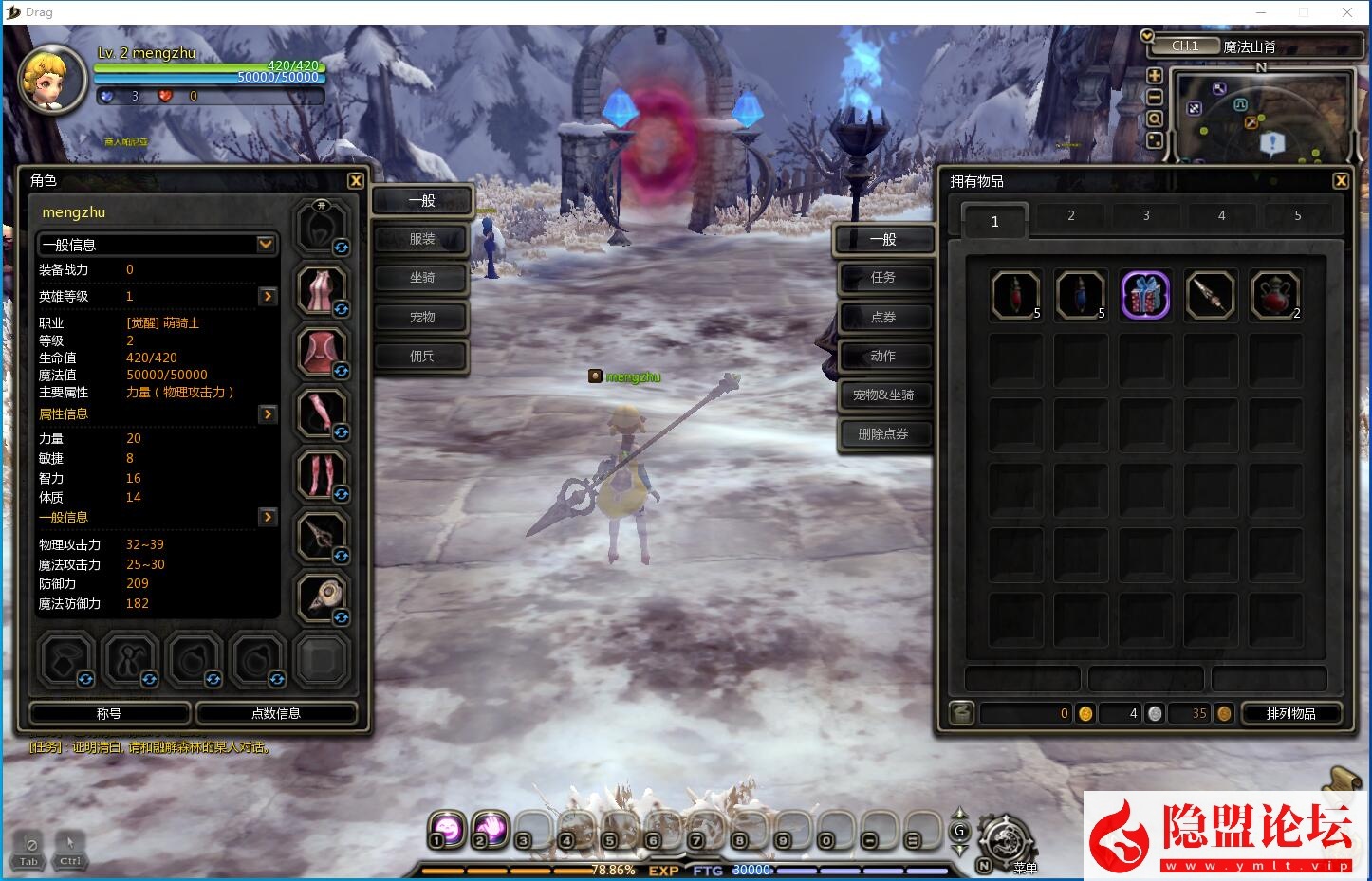This screenshot has height=881, width=1372.
Task: Close the 拥有物品 inventory panel
Action: [1341, 180]
